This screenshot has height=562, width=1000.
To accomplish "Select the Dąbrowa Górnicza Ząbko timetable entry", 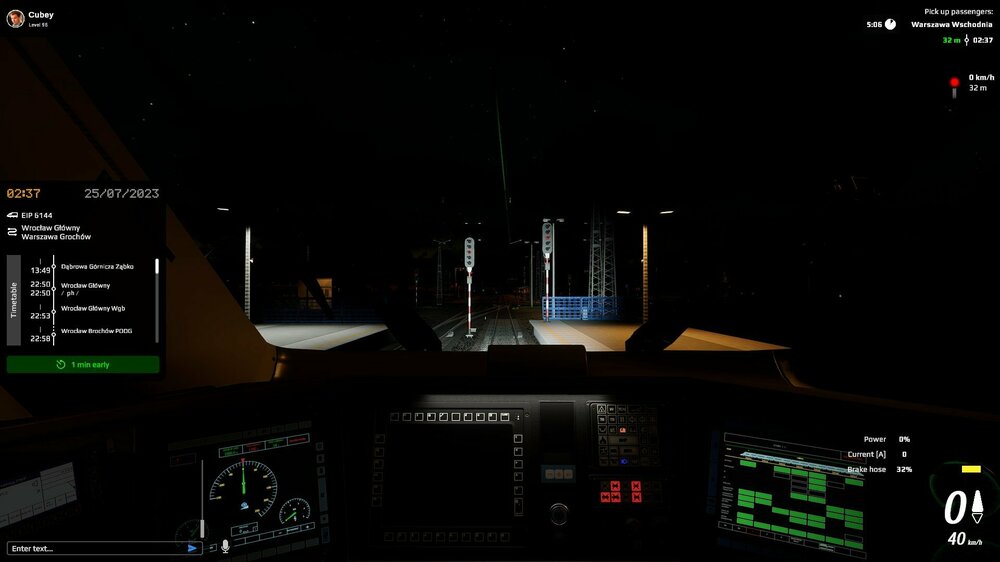I will point(97,267).
